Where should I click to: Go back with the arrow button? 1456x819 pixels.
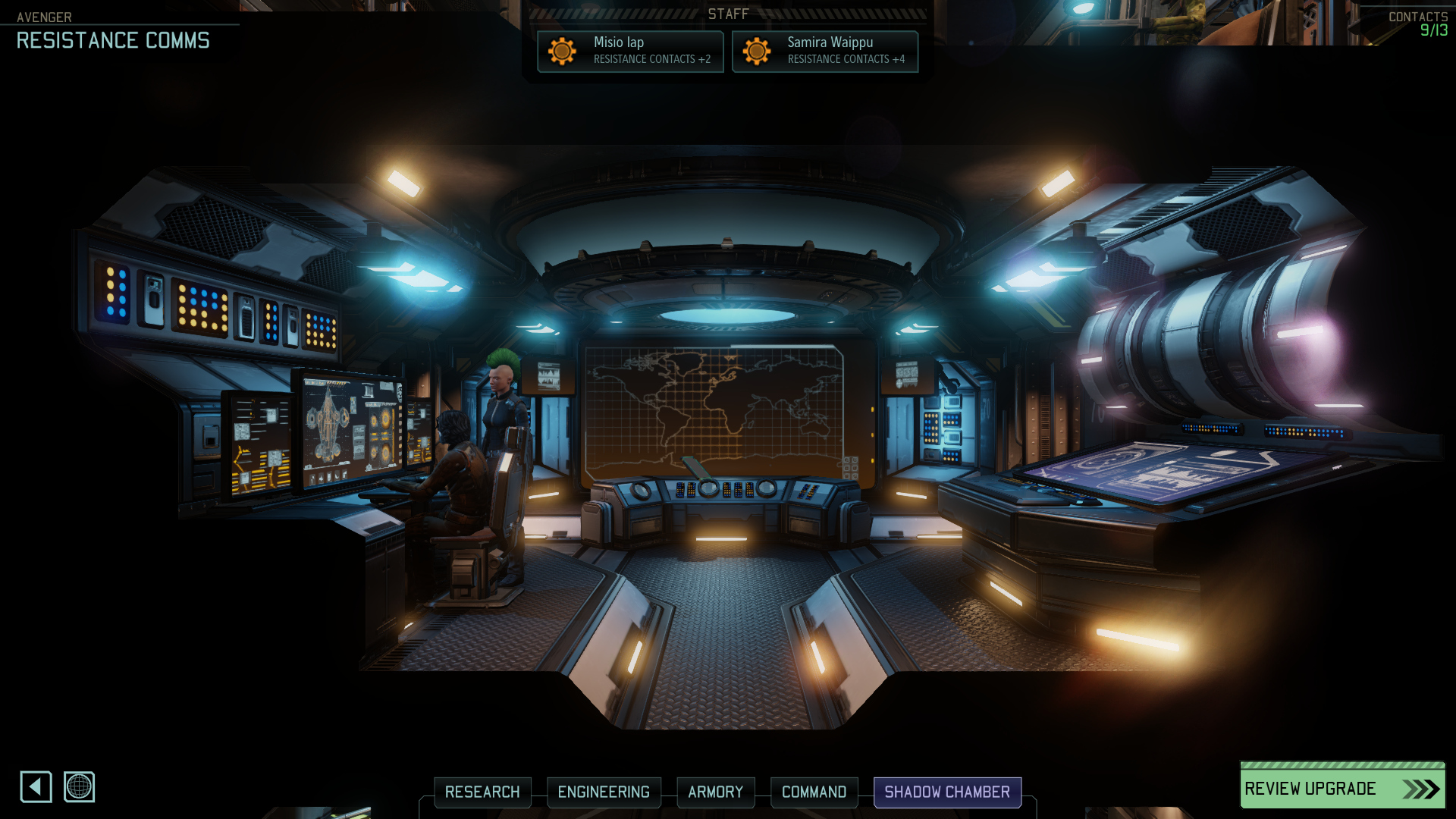(36, 786)
